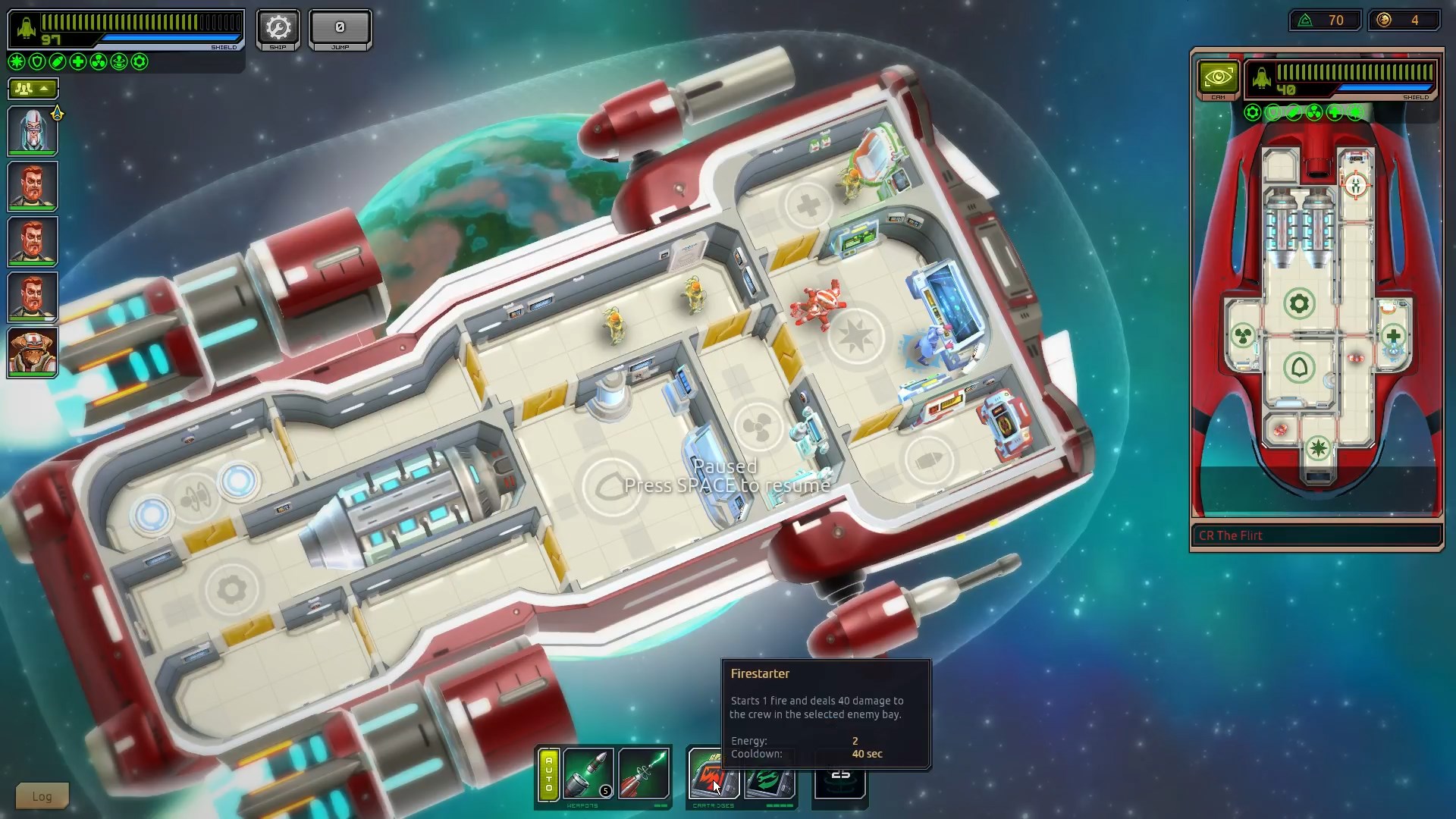Toggle AUTO fire for weapons

tap(549, 777)
